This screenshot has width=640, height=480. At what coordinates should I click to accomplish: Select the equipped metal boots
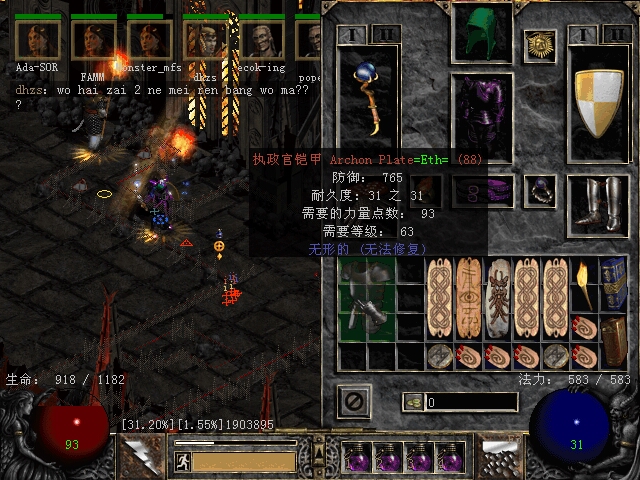coord(598,205)
